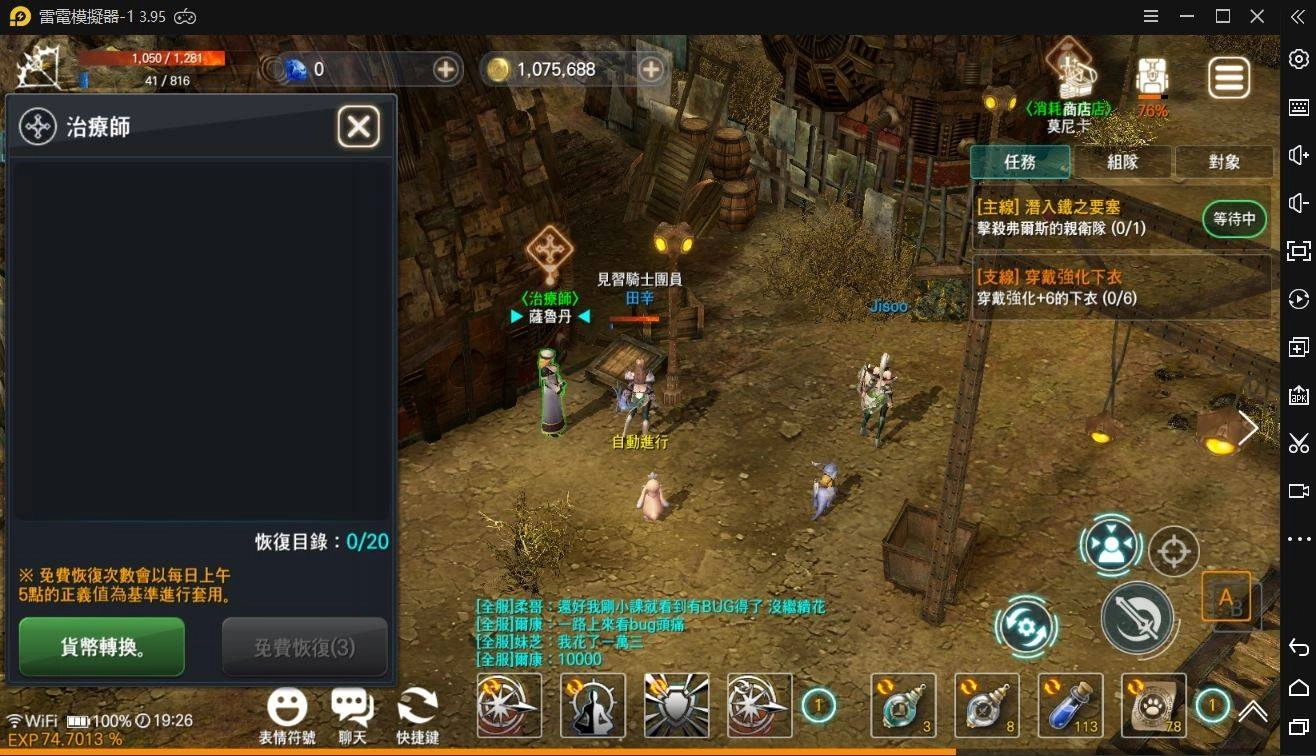
Task: Switch to the 對象 target tab
Action: pyautogui.click(x=1224, y=162)
